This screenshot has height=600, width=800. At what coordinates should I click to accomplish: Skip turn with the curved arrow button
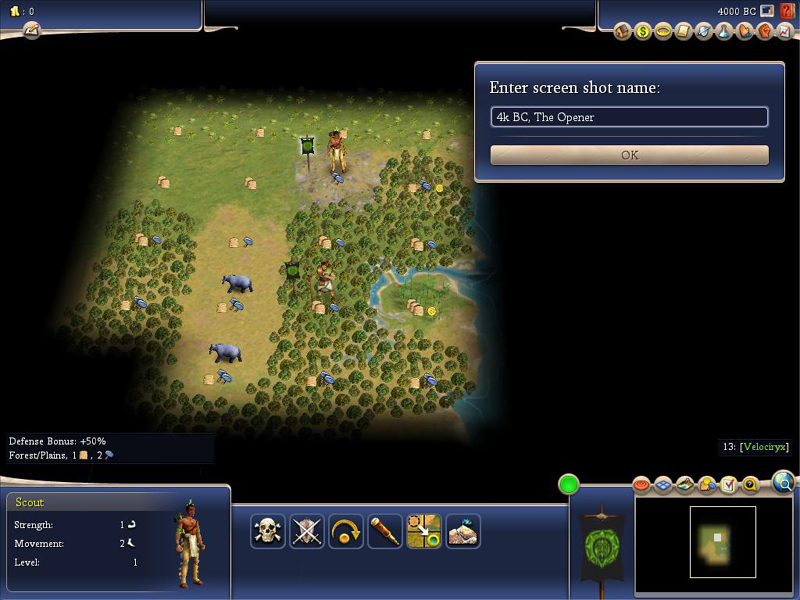click(346, 531)
